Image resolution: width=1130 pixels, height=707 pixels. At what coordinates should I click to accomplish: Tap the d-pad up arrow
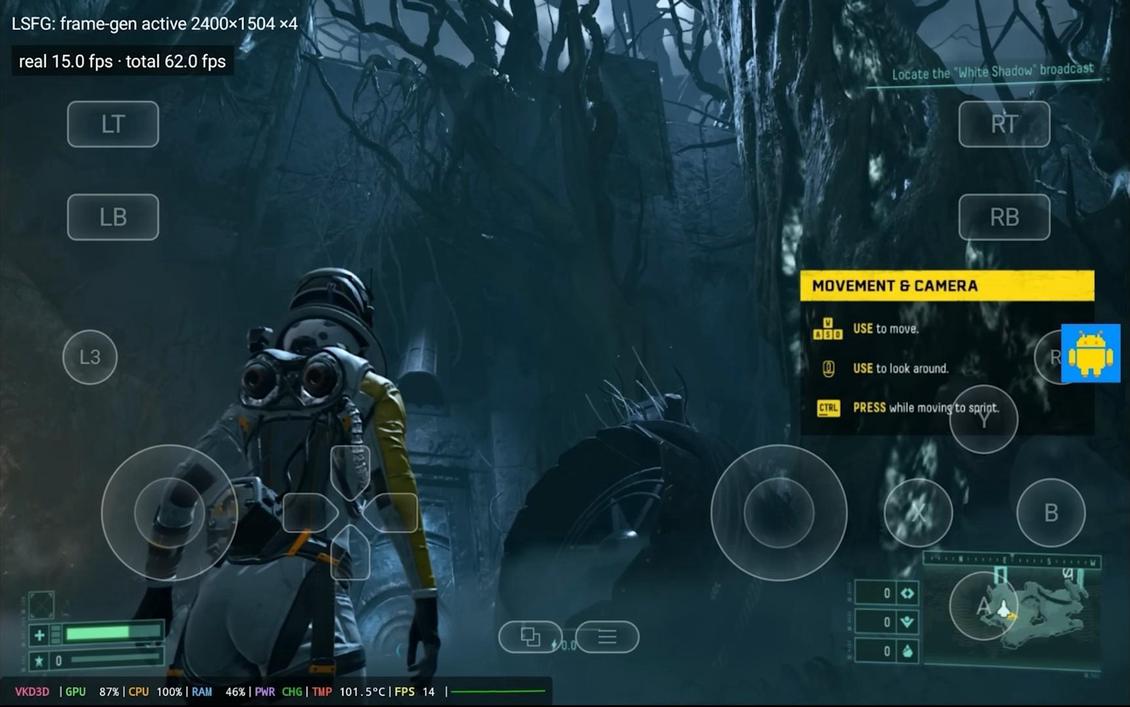pos(350,468)
